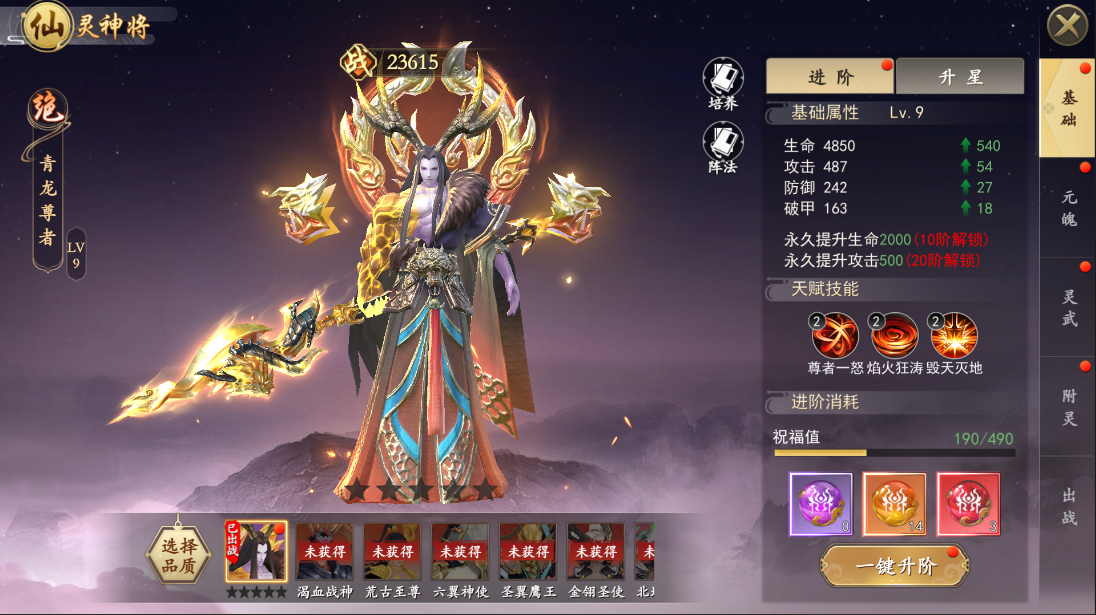Viewport: 1096px width, 615px height.
Task: View the 焰火狂涛 talent skill
Action: pyautogui.click(x=894, y=337)
